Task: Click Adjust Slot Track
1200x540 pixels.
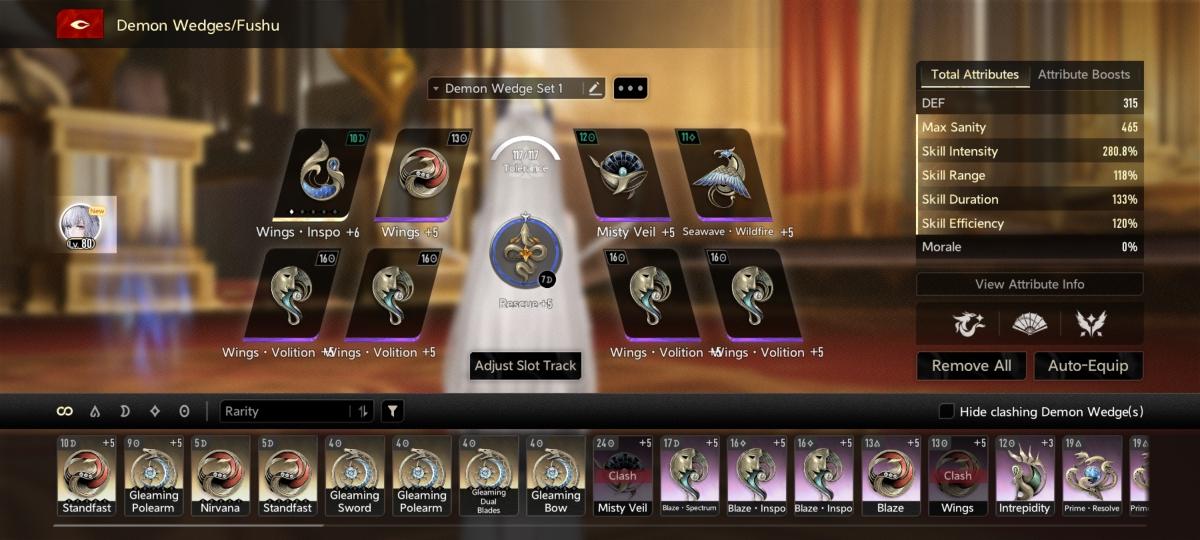Action: pyautogui.click(x=525, y=366)
